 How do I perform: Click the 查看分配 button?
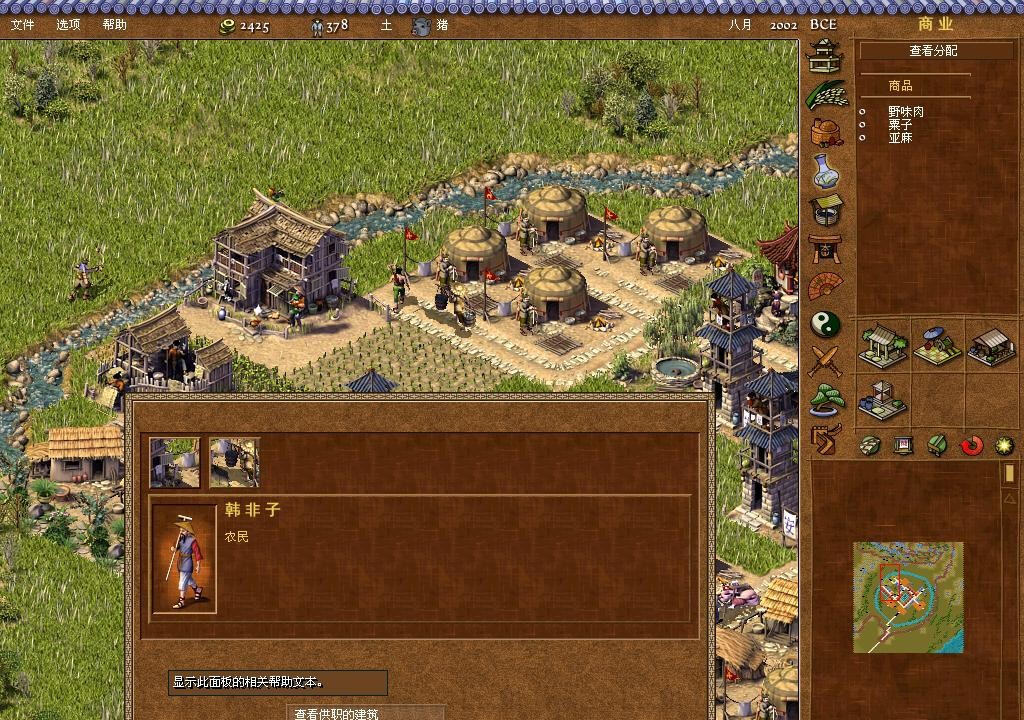click(x=932, y=51)
